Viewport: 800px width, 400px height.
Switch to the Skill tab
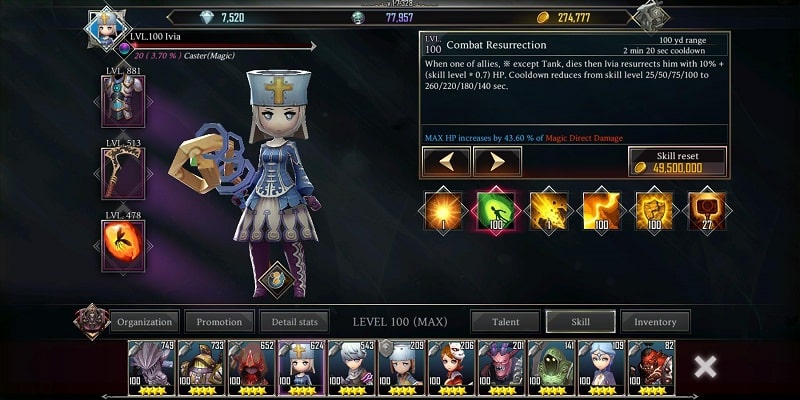(579, 322)
